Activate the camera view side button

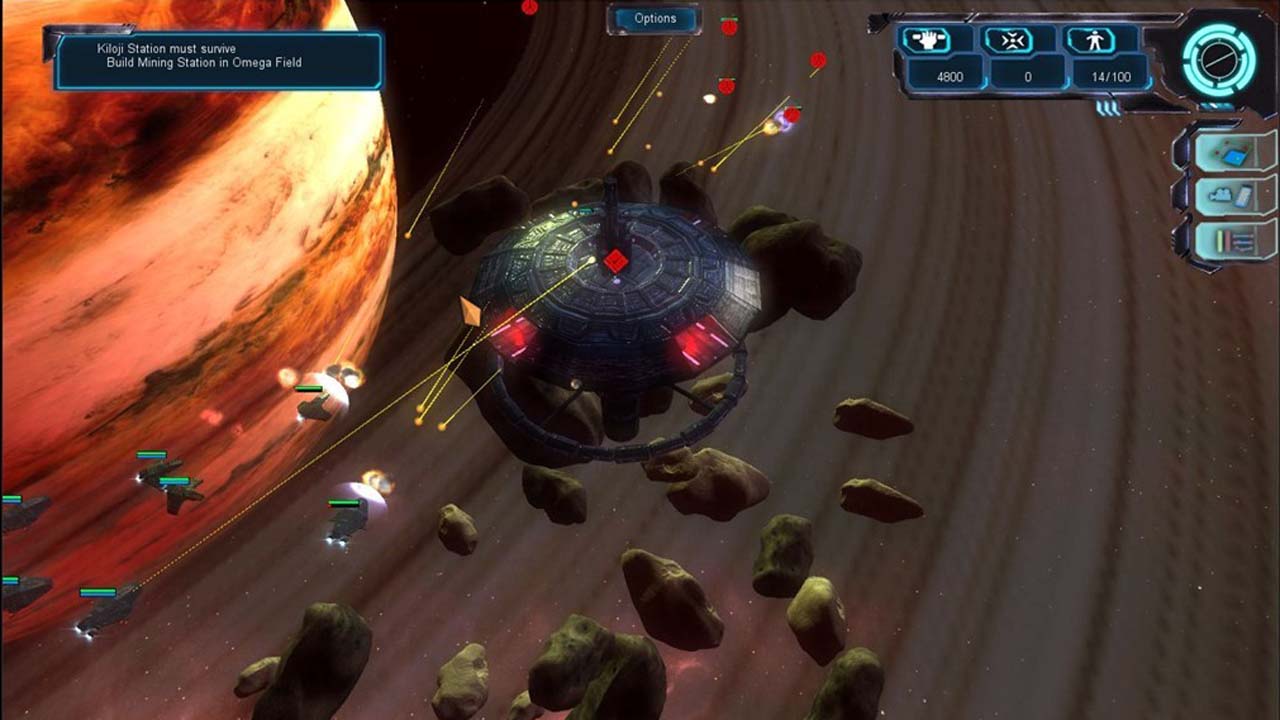[x=1234, y=195]
